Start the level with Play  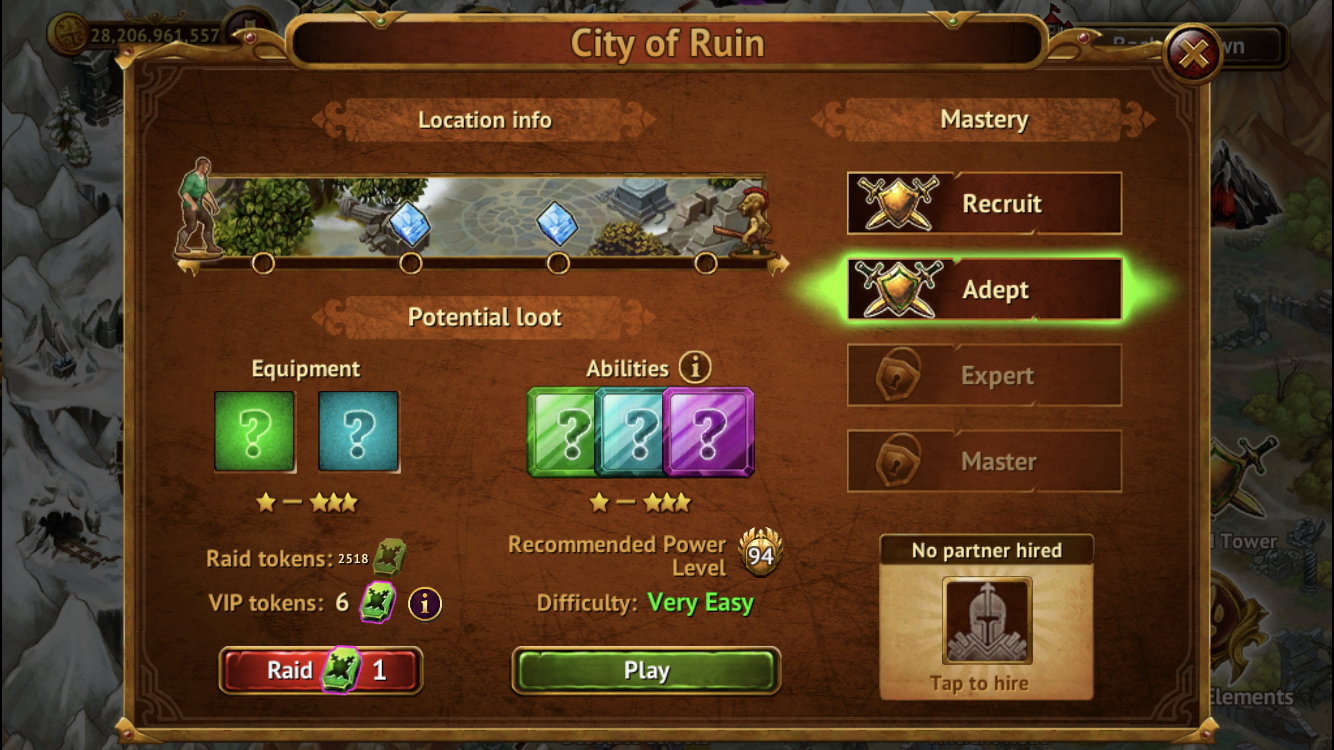point(646,671)
